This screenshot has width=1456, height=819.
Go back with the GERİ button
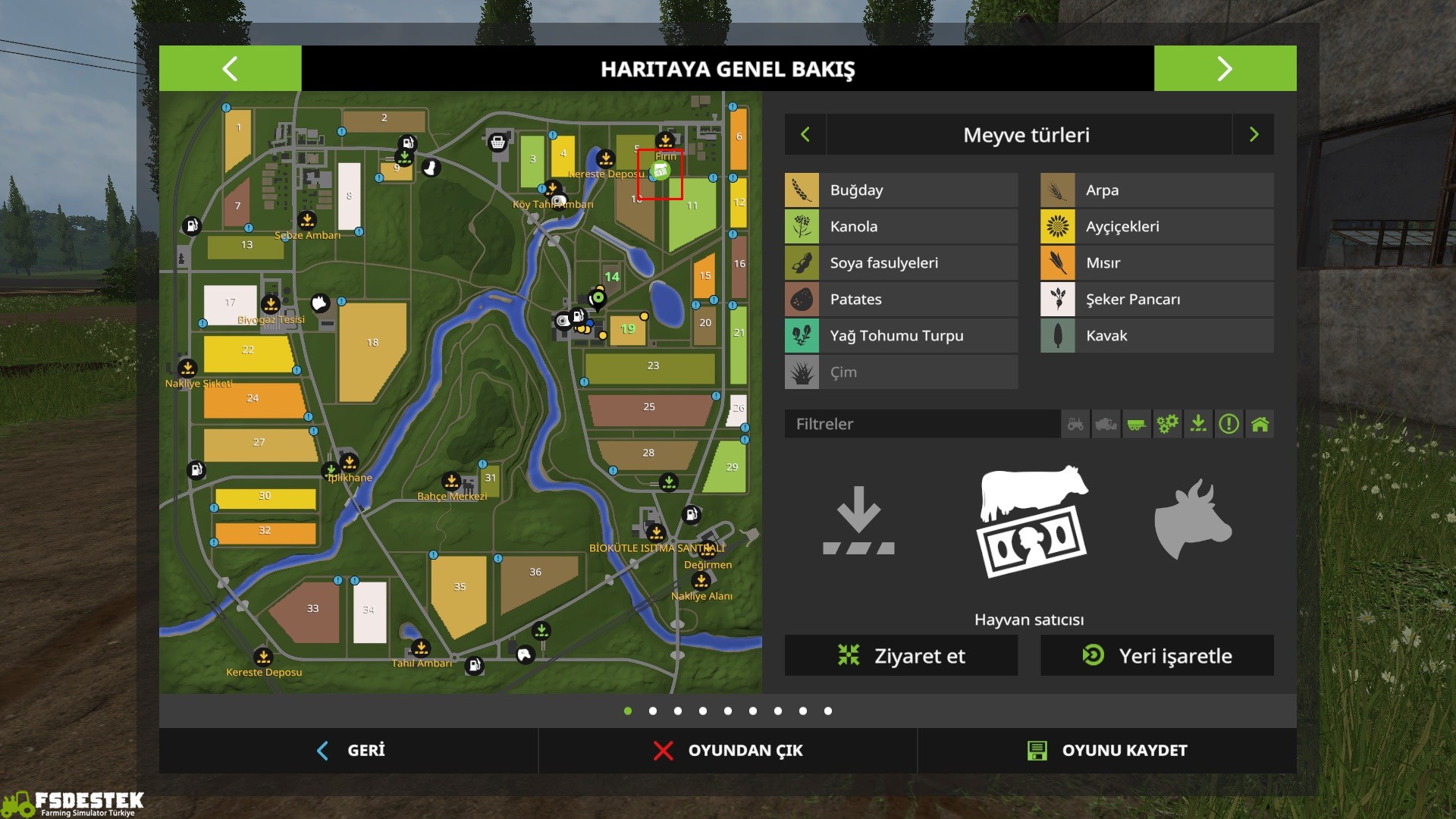[x=350, y=751]
